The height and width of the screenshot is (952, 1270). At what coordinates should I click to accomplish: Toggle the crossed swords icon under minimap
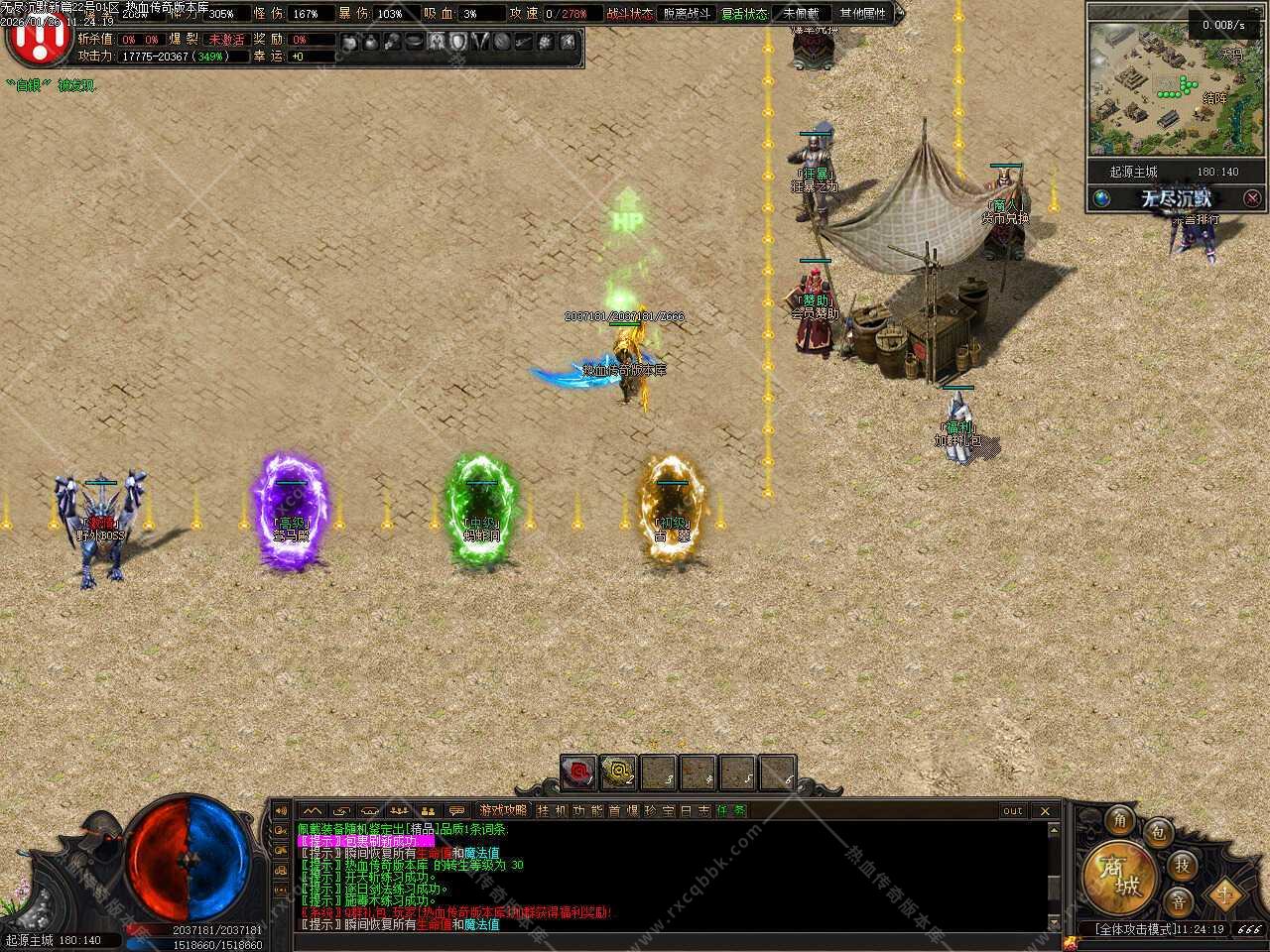coord(1252,198)
